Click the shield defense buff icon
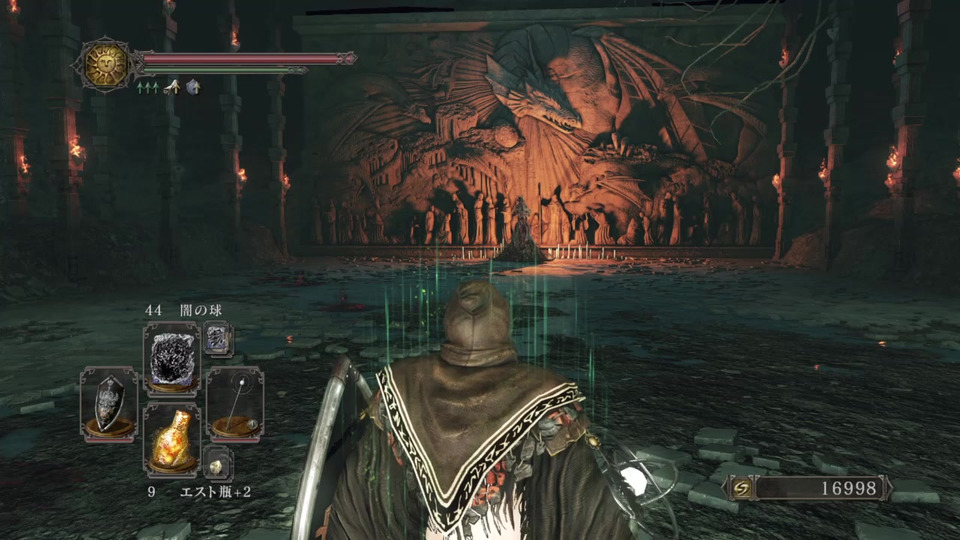This screenshot has height=540, width=960. point(192,88)
